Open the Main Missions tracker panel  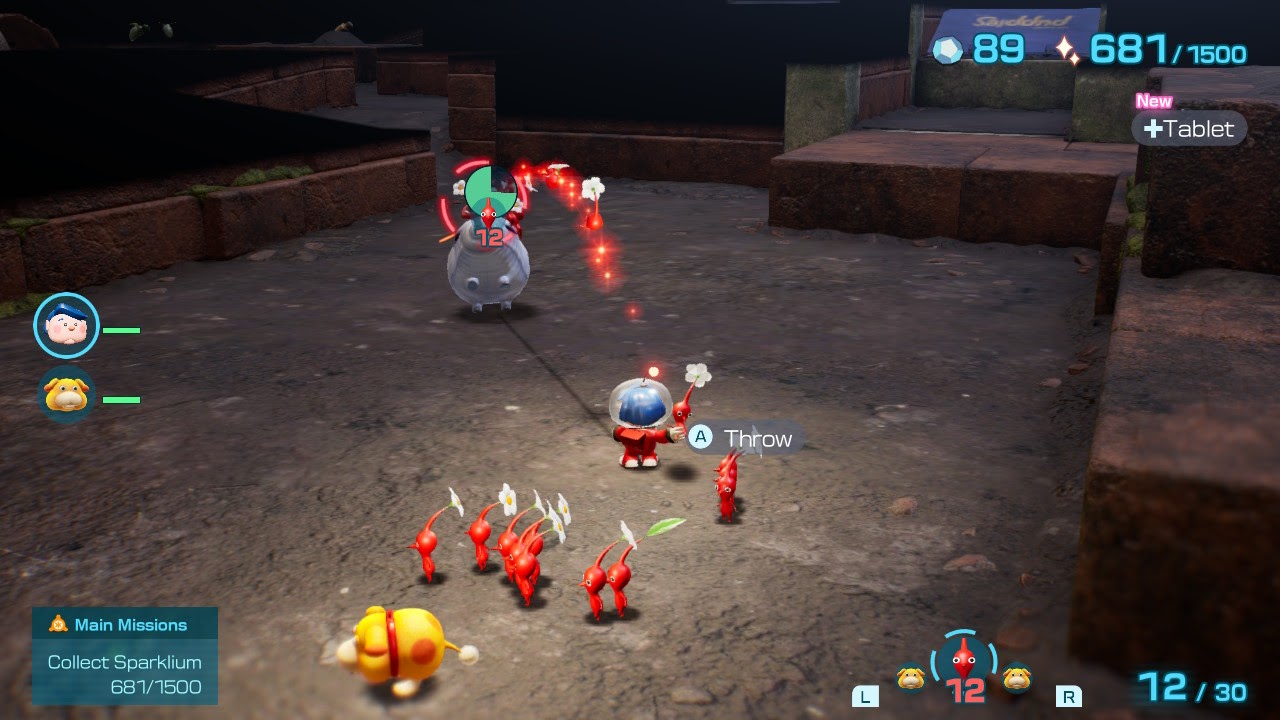pyautogui.click(x=125, y=655)
